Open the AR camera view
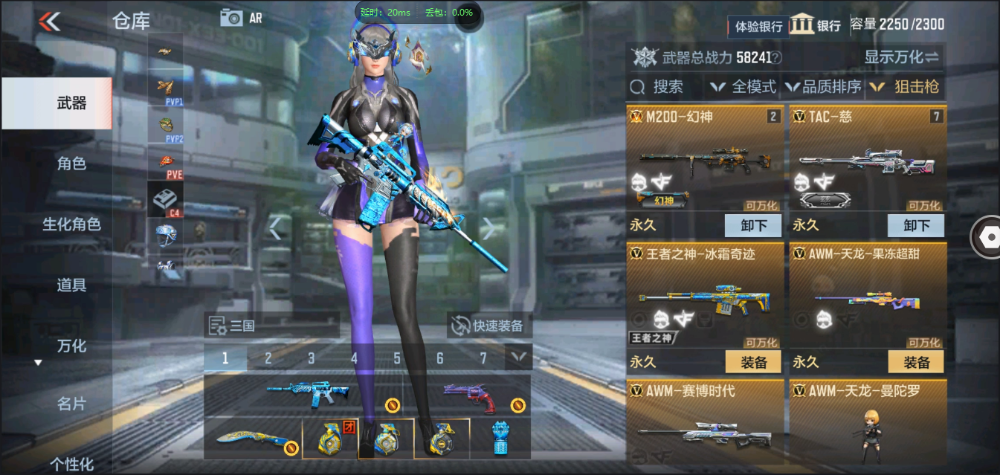The width and height of the screenshot is (1000, 475). pos(241,18)
